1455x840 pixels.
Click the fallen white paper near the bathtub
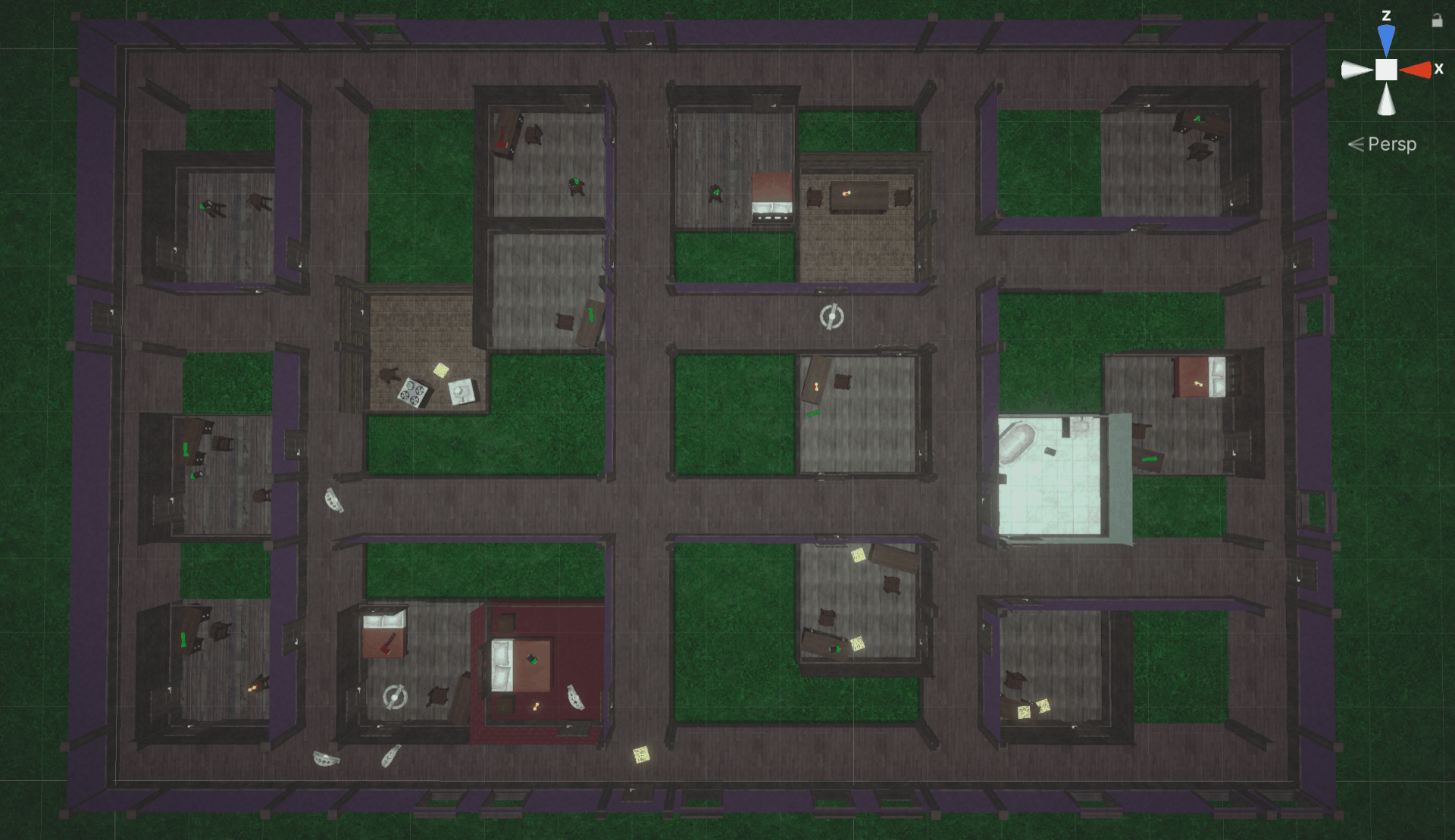click(x=1050, y=451)
